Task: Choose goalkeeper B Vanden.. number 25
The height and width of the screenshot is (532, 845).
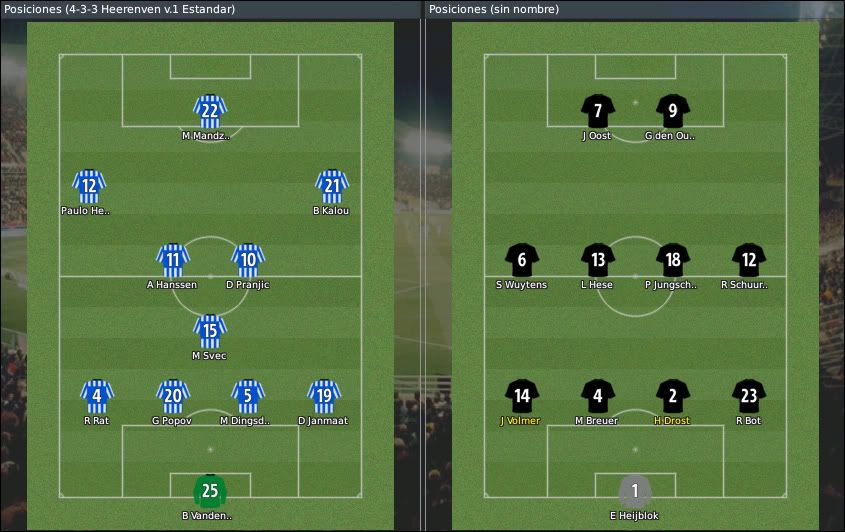Action: pos(210,490)
